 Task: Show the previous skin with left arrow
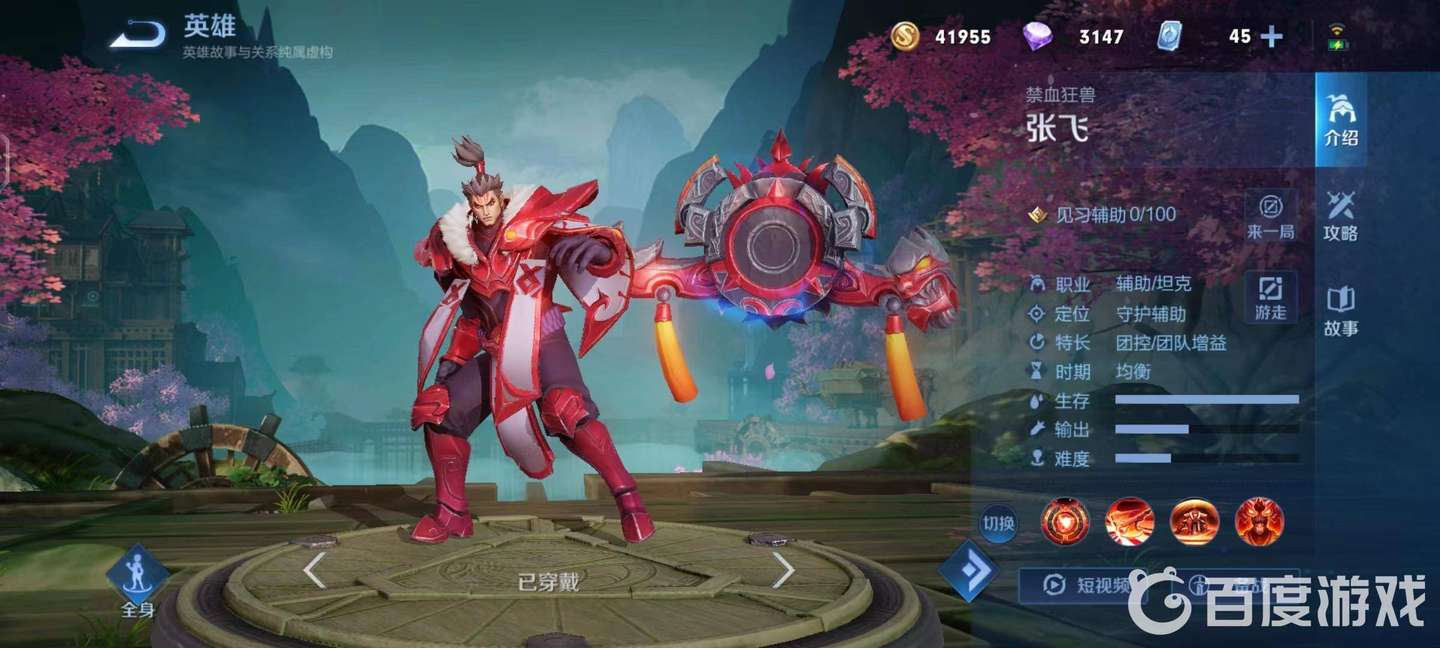pos(314,570)
